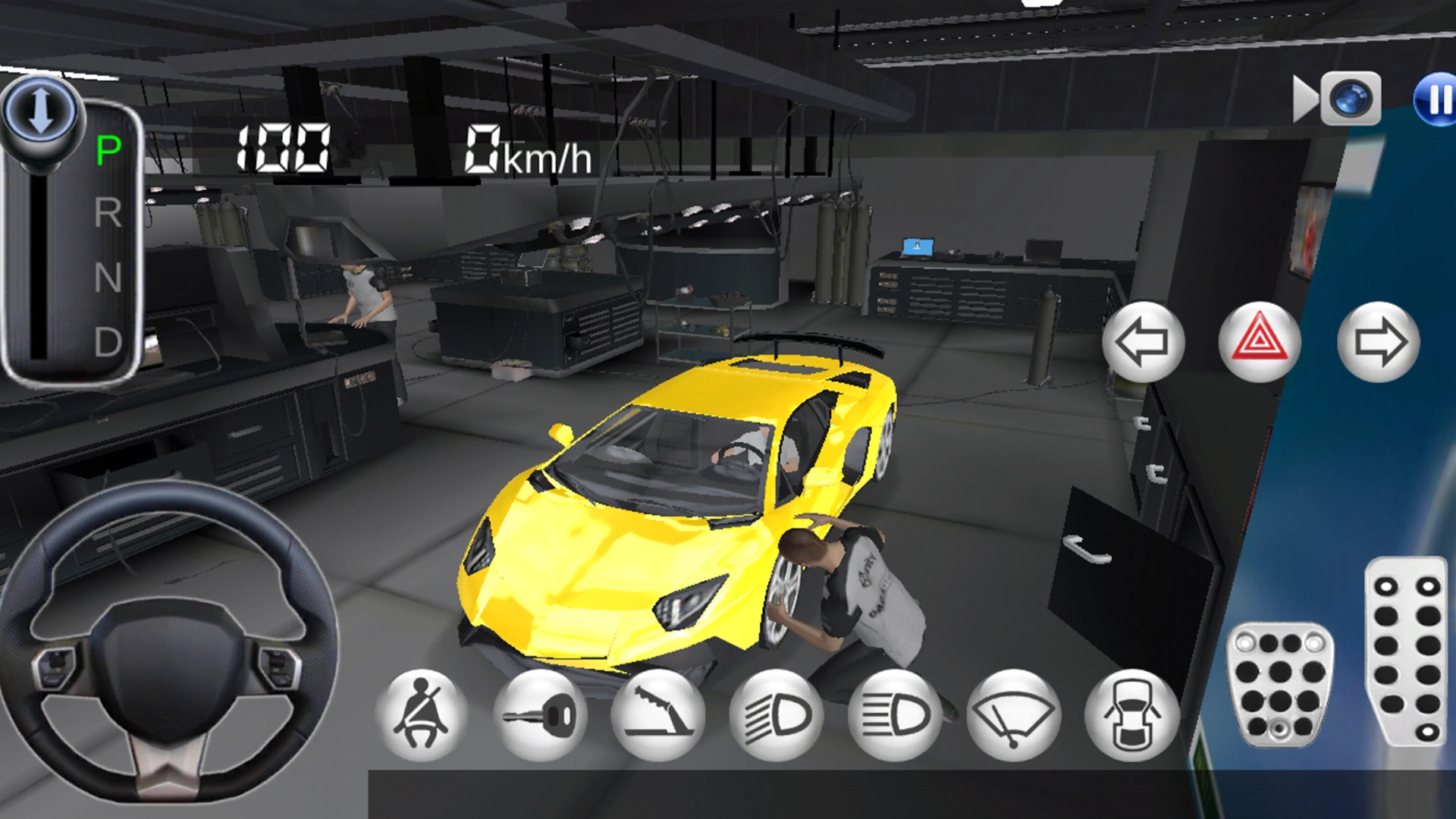Turn on the red hazard lights
This screenshot has width=1456, height=819.
click(1260, 342)
